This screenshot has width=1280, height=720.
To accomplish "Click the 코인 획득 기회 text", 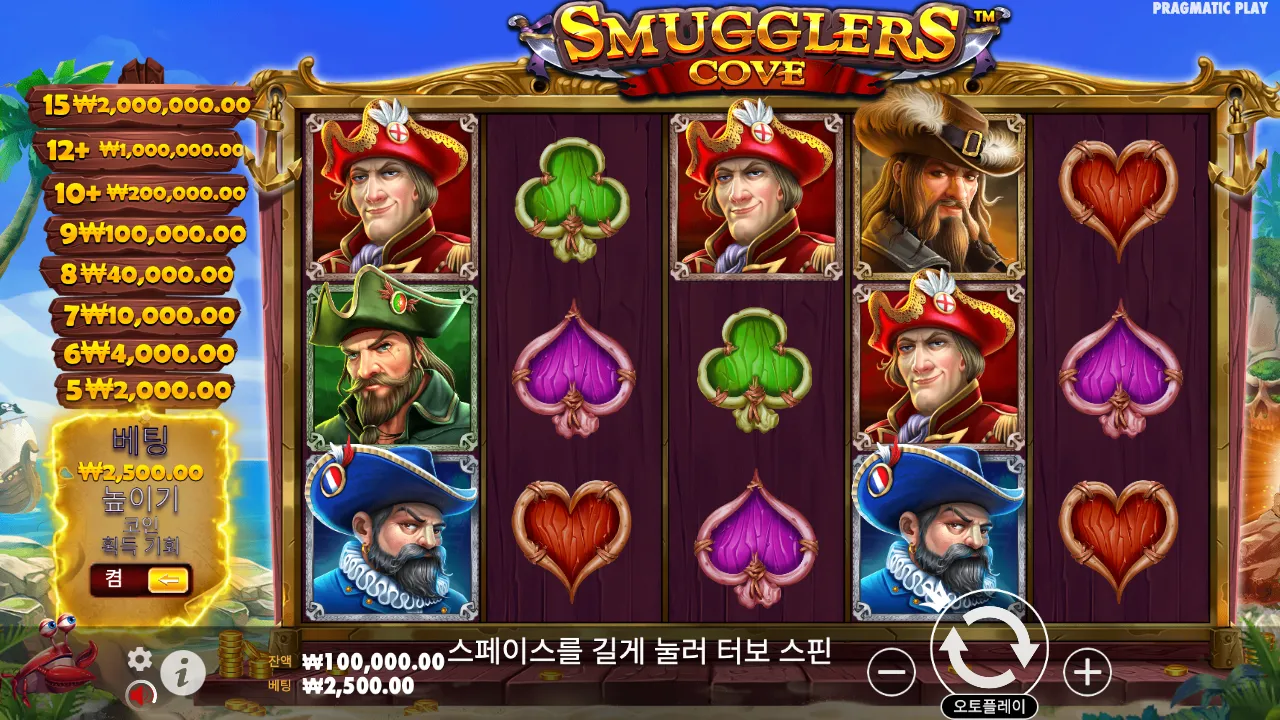I will pos(141,536).
